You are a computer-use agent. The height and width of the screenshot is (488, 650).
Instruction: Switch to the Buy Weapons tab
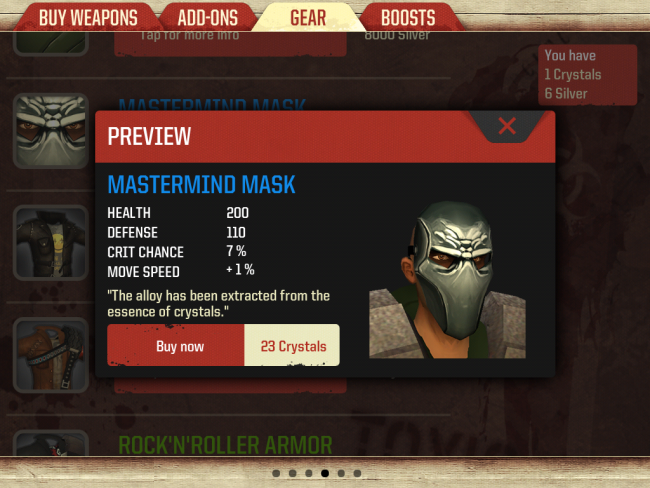87,17
